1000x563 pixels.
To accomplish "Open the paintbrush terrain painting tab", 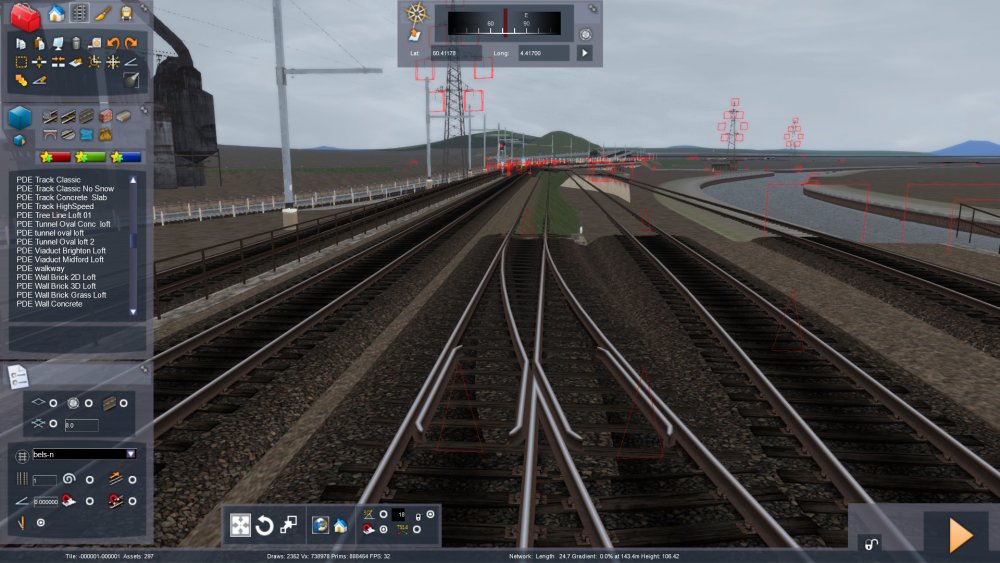I will tap(103, 13).
